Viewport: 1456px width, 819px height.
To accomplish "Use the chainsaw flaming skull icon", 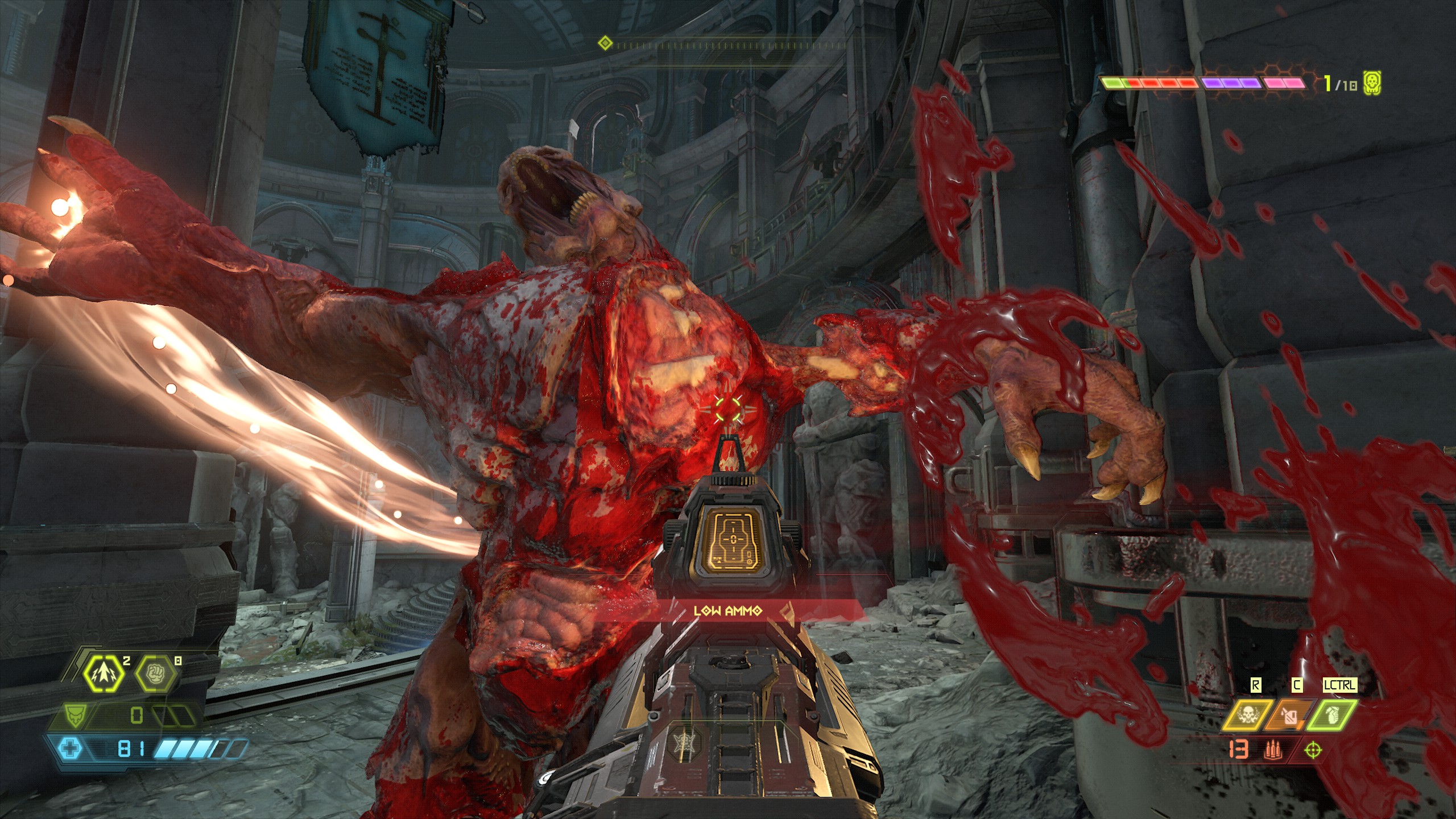I will tap(1247, 715).
